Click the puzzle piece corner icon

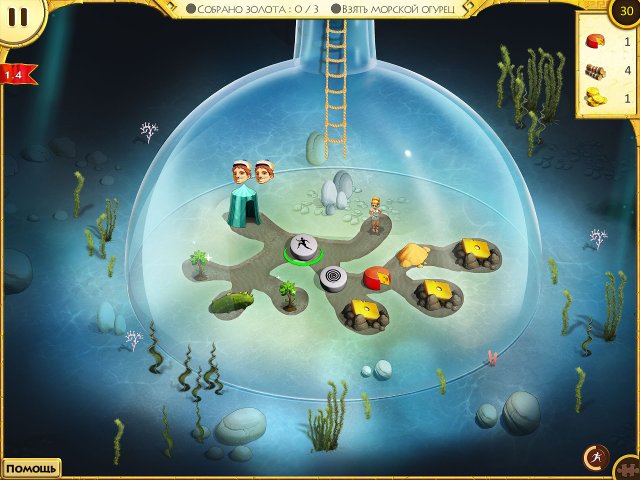[x=629, y=470]
